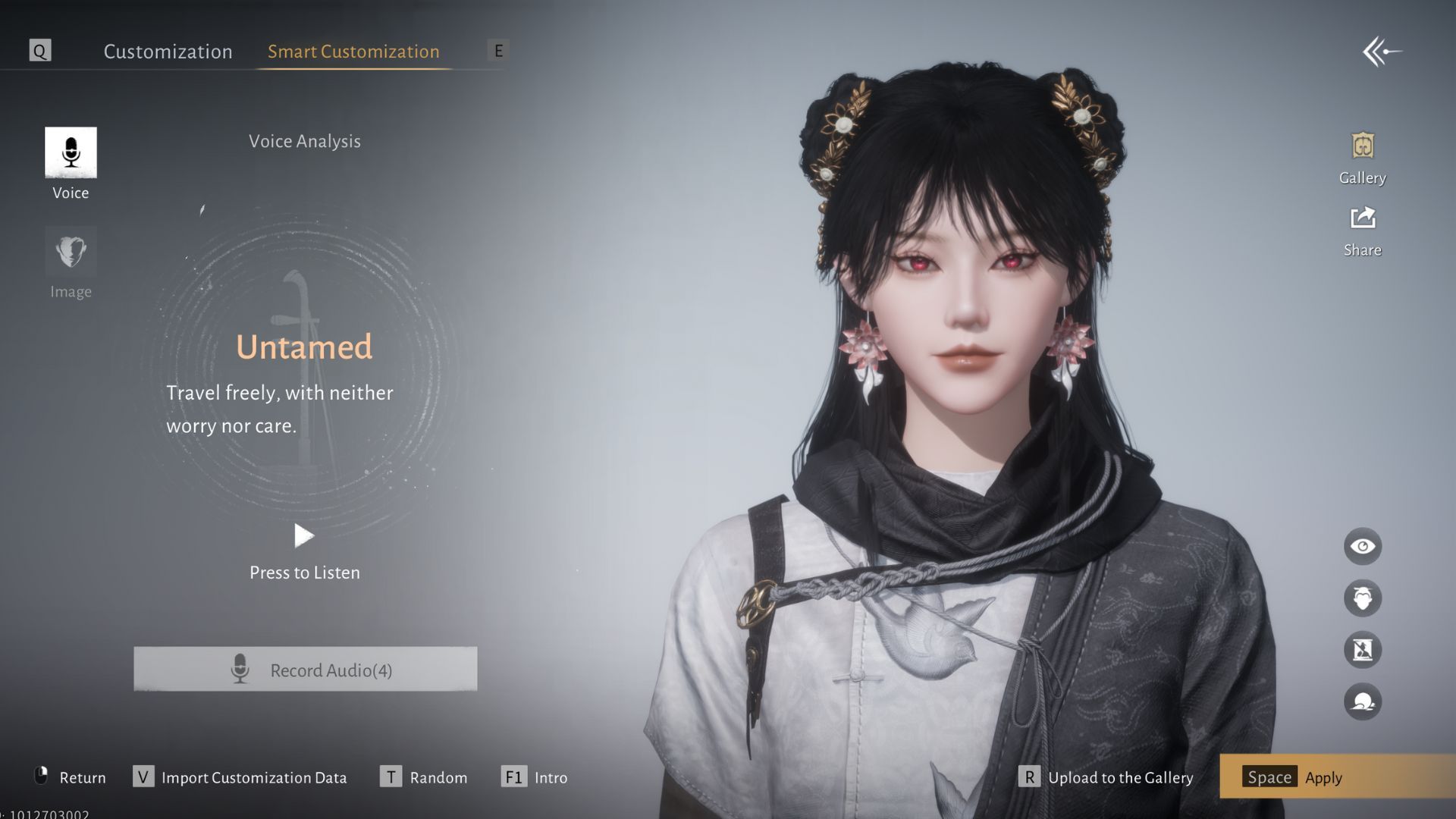The width and height of the screenshot is (1456, 819).
Task: Upload this character to the Gallery
Action: click(1106, 777)
